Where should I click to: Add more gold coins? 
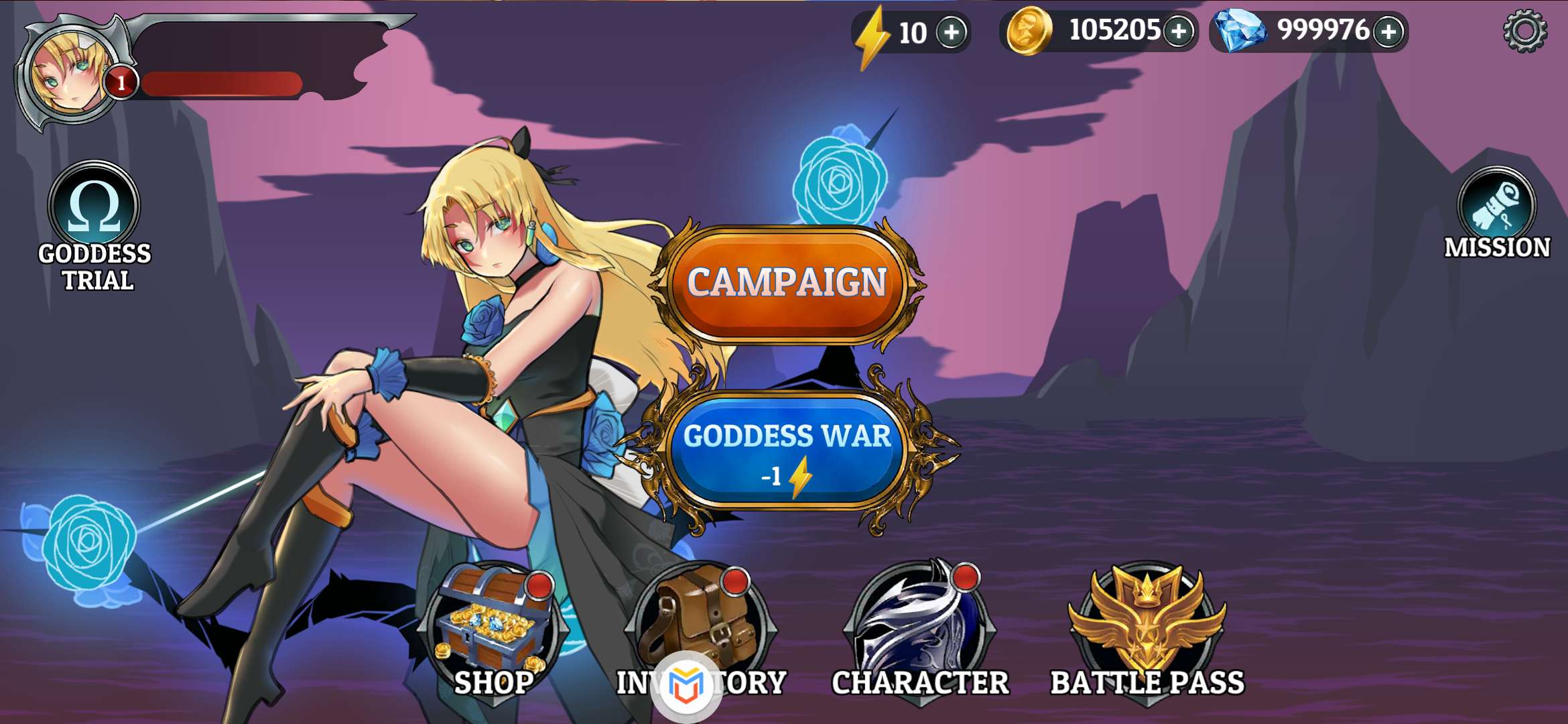click(1178, 31)
